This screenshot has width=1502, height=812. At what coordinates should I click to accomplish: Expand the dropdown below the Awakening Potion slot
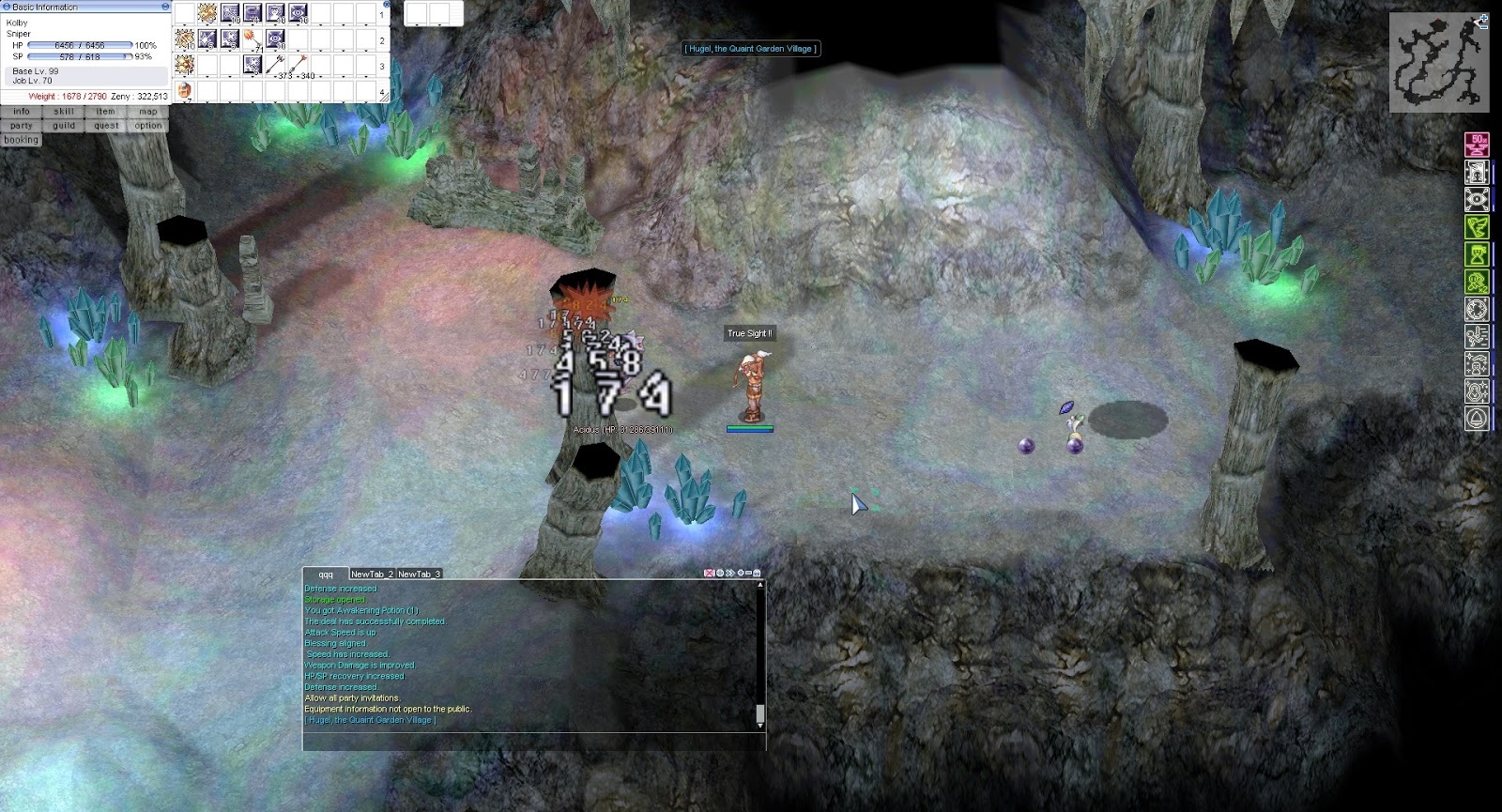coord(185,101)
